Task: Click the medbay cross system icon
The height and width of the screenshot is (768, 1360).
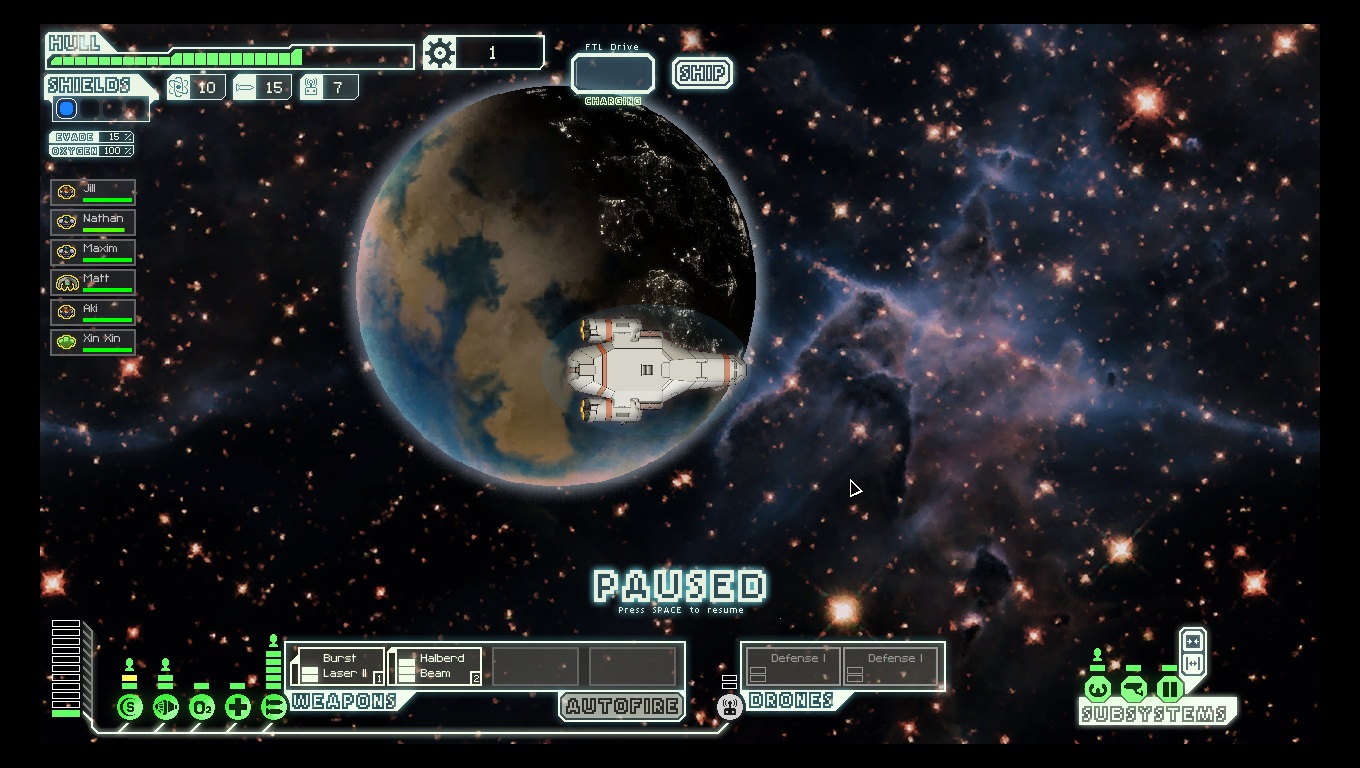Action: coord(238,707)
